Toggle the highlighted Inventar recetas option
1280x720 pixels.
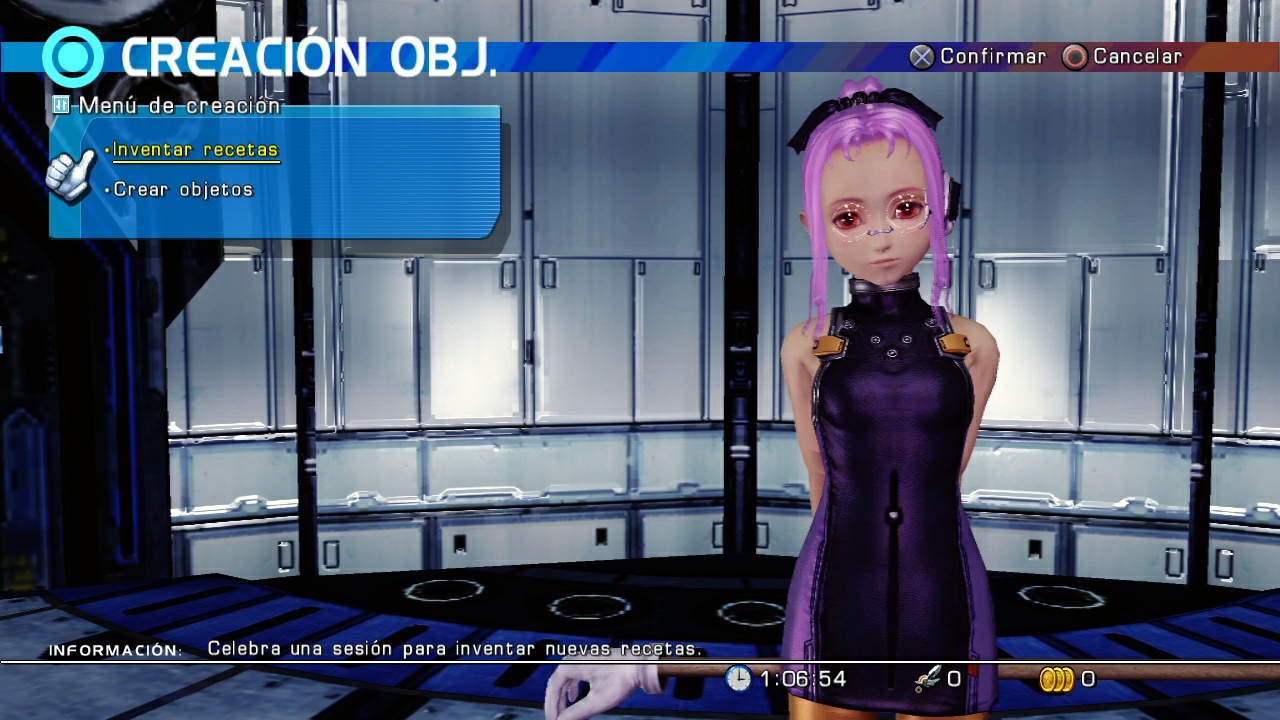pos(197,148)
